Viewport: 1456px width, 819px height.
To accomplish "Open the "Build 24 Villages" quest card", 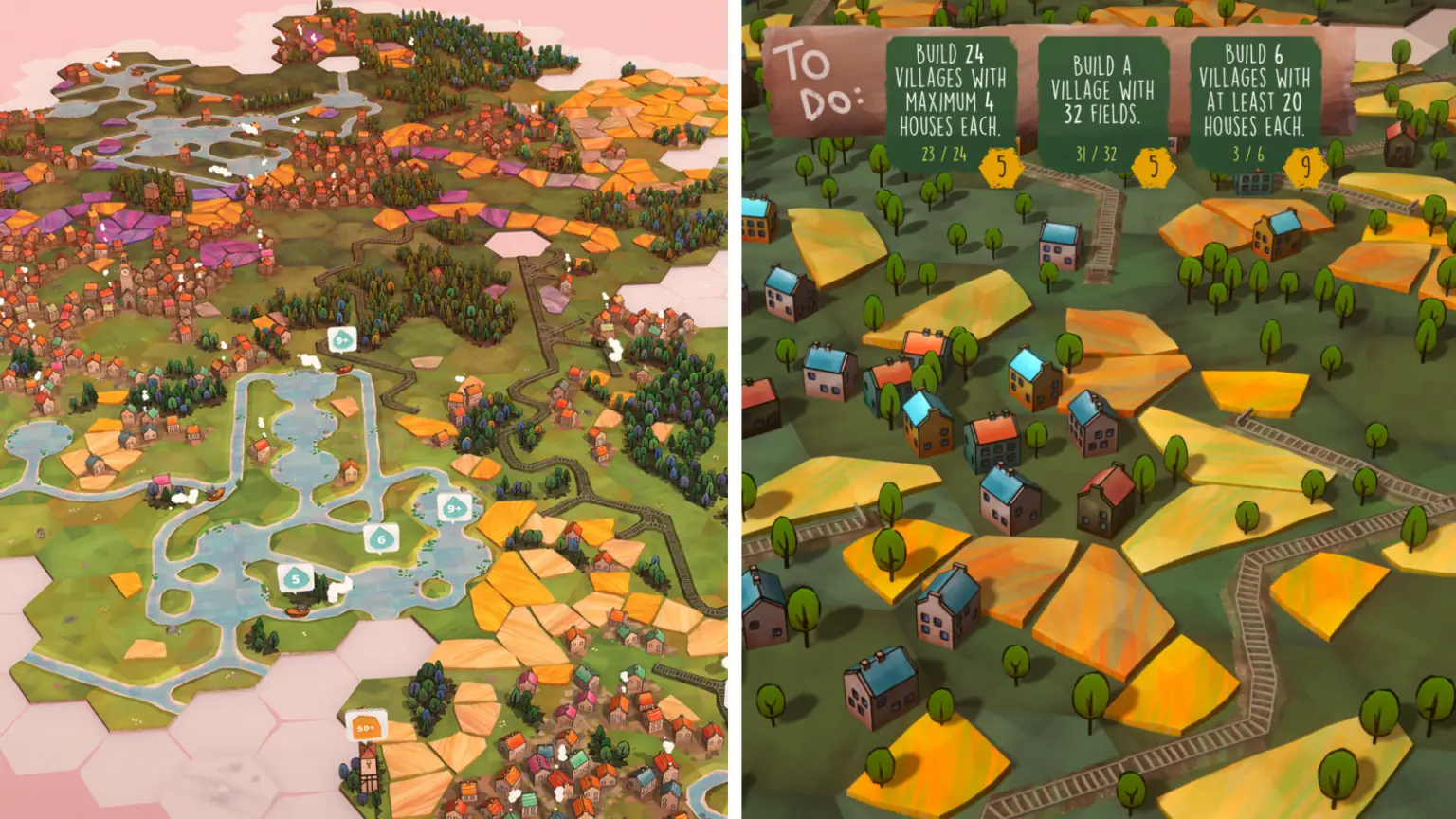I will coord(951,90).
